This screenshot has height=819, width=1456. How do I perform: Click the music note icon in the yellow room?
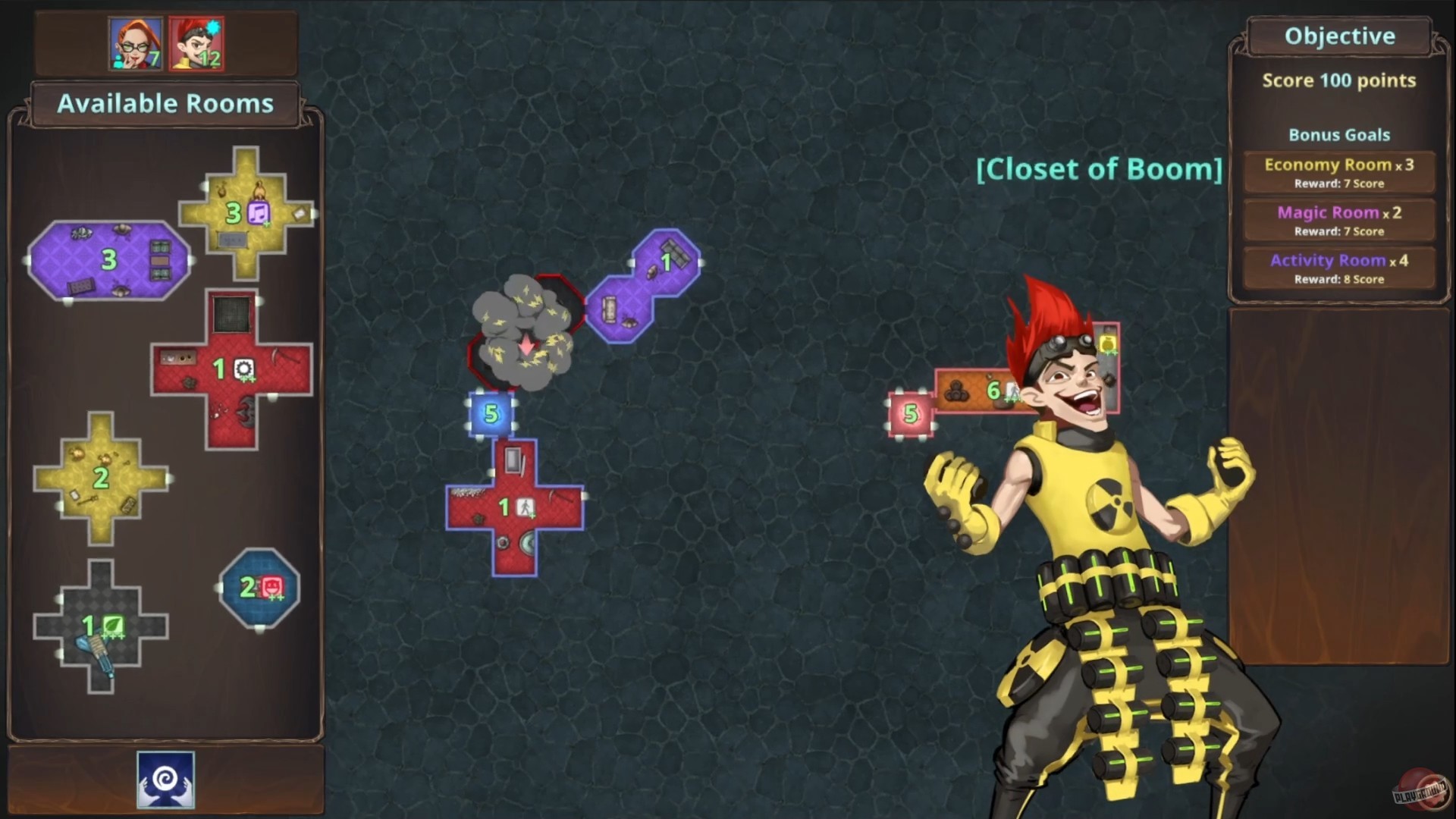pyautogui.click(x=259, y=215)
